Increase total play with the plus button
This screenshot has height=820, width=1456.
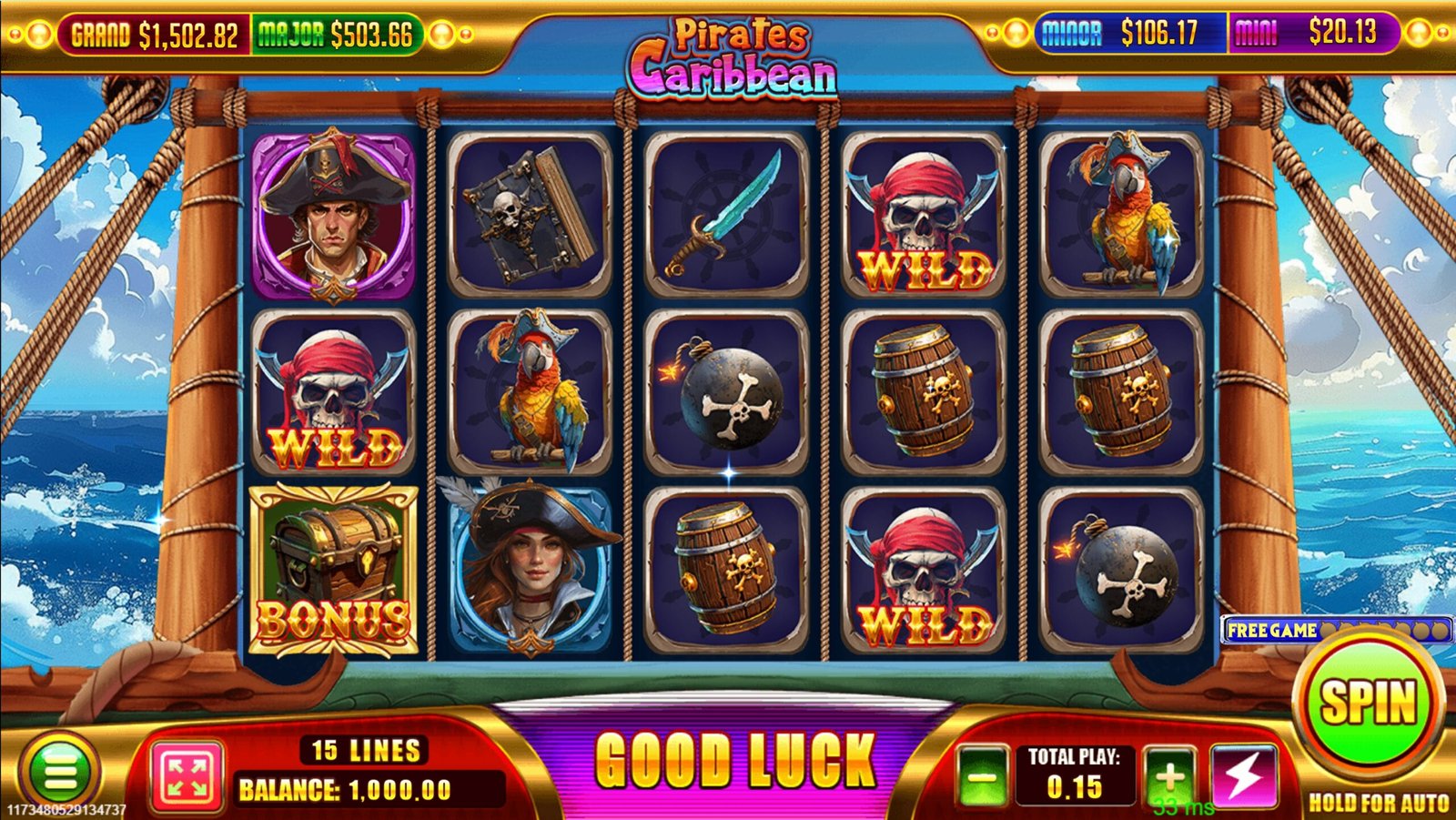pos(1169,776)
